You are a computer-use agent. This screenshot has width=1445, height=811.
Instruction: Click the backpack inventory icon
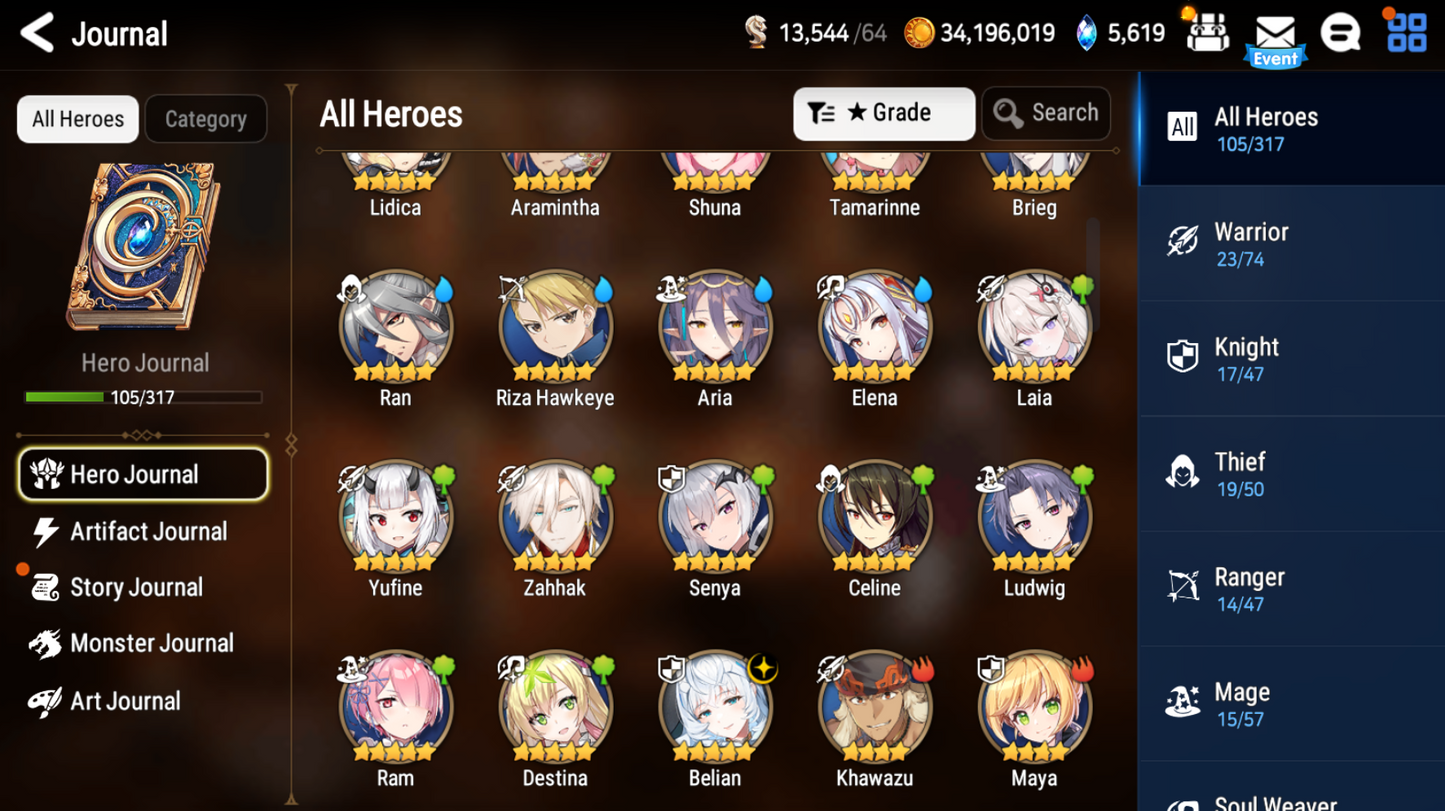(x=1207, y=31)
